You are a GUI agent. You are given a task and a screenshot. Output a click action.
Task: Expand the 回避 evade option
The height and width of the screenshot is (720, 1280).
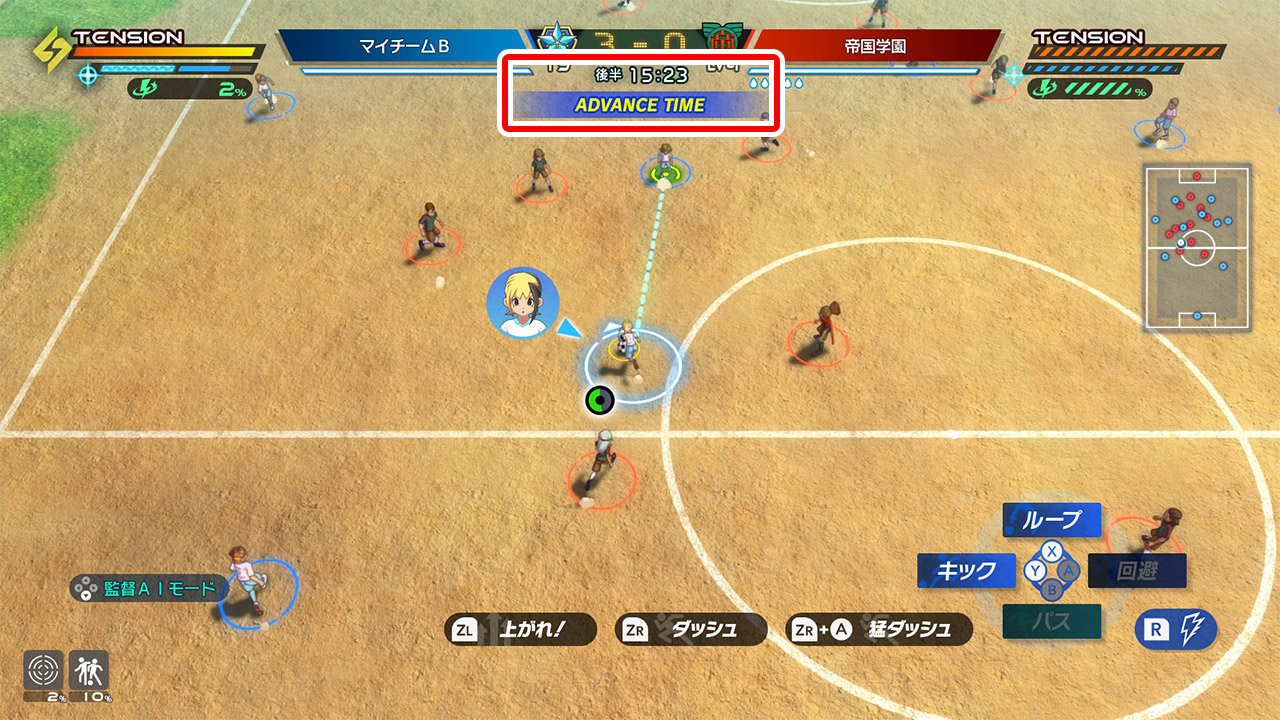click(x=1137, y=570)
